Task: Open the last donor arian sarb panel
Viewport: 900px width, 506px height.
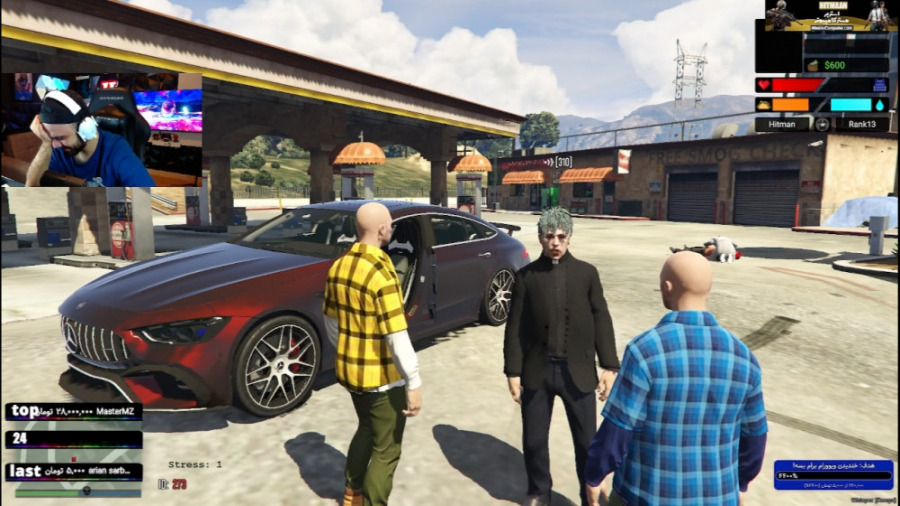Action: coord(74,471)
